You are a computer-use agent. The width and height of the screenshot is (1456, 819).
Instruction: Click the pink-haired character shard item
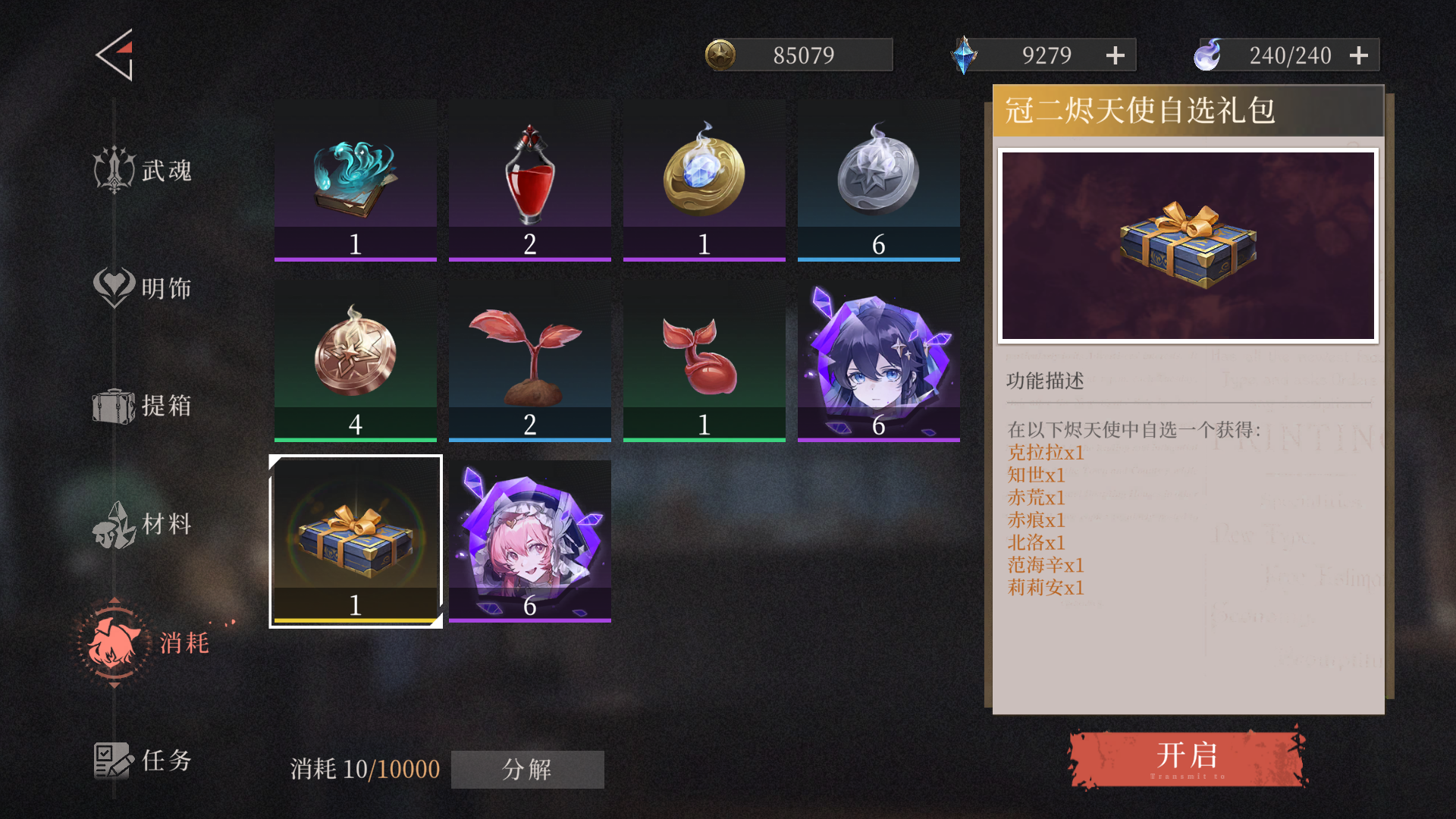pyautogui.click(x=529, y=541)
